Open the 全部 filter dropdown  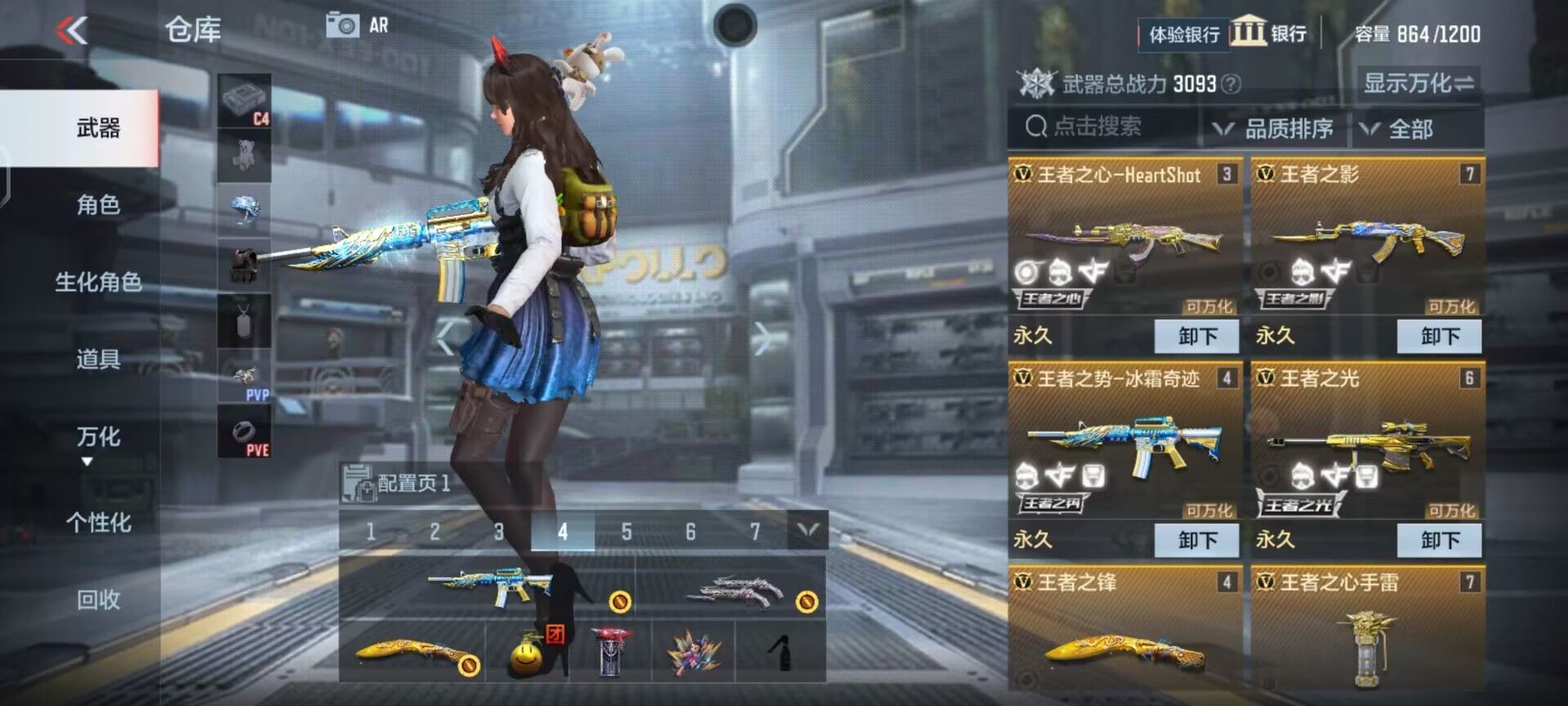(x=1410, y=127)
